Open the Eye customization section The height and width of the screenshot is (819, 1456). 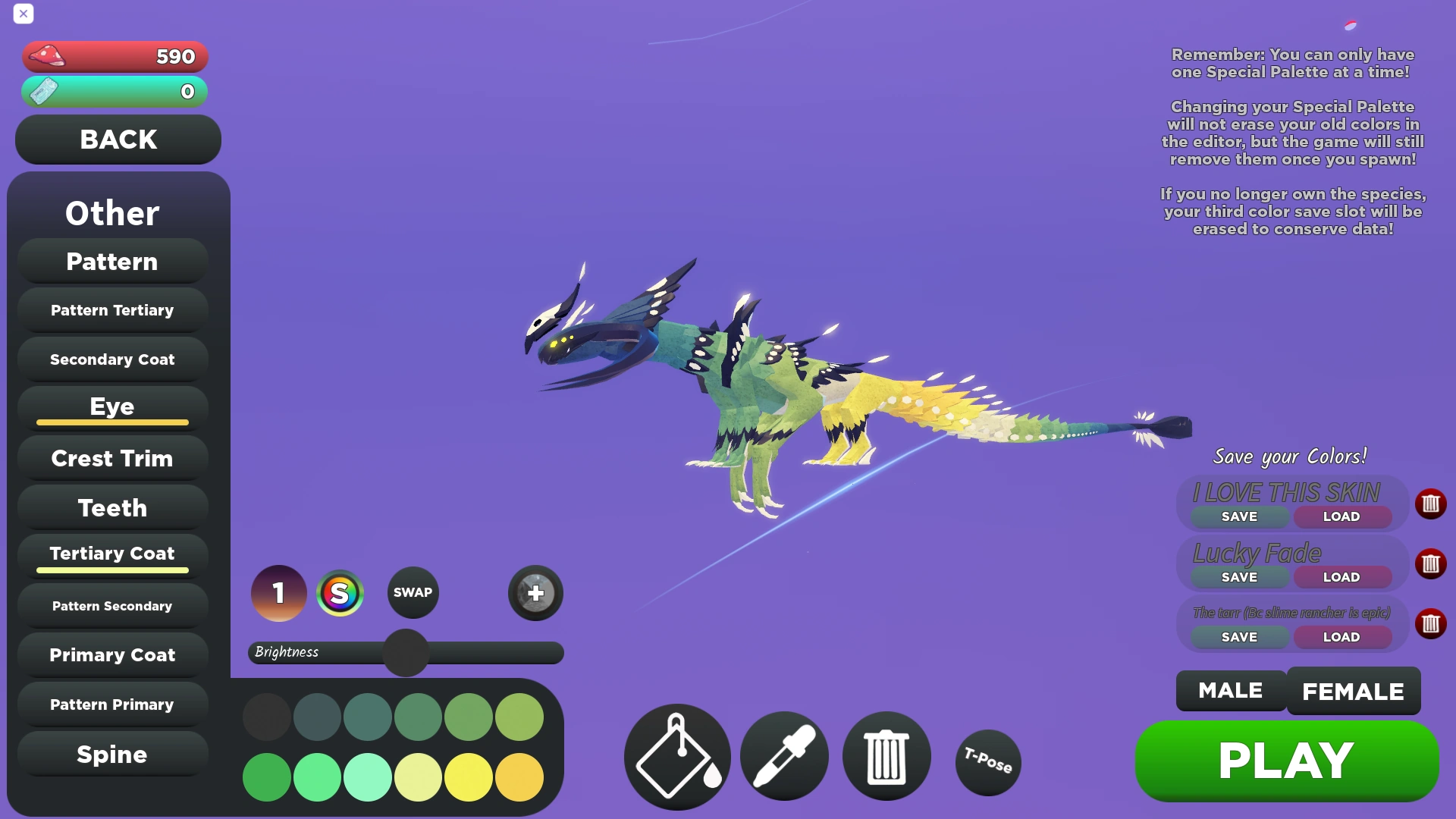point(111,406)
